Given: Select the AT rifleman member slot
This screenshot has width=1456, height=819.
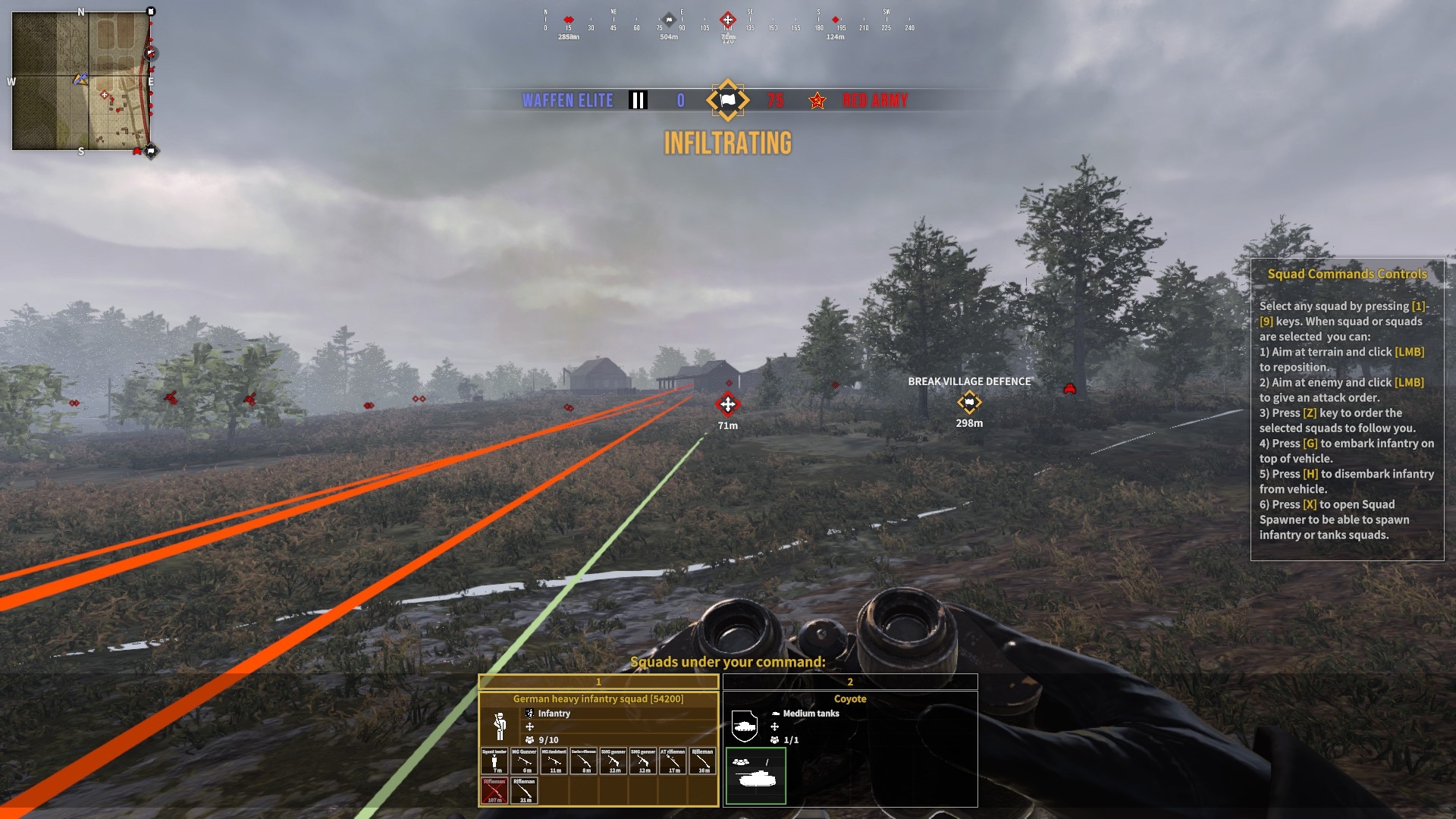Looking at the screenshot, I should 673,761.
